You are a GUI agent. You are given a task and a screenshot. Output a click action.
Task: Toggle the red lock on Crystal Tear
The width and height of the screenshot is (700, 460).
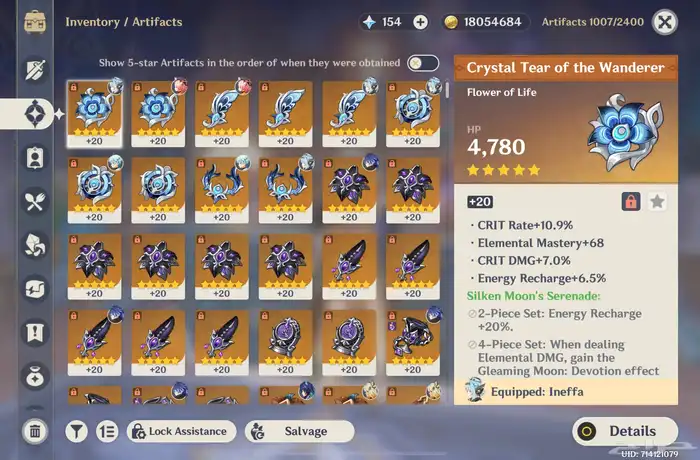point(631,201)
